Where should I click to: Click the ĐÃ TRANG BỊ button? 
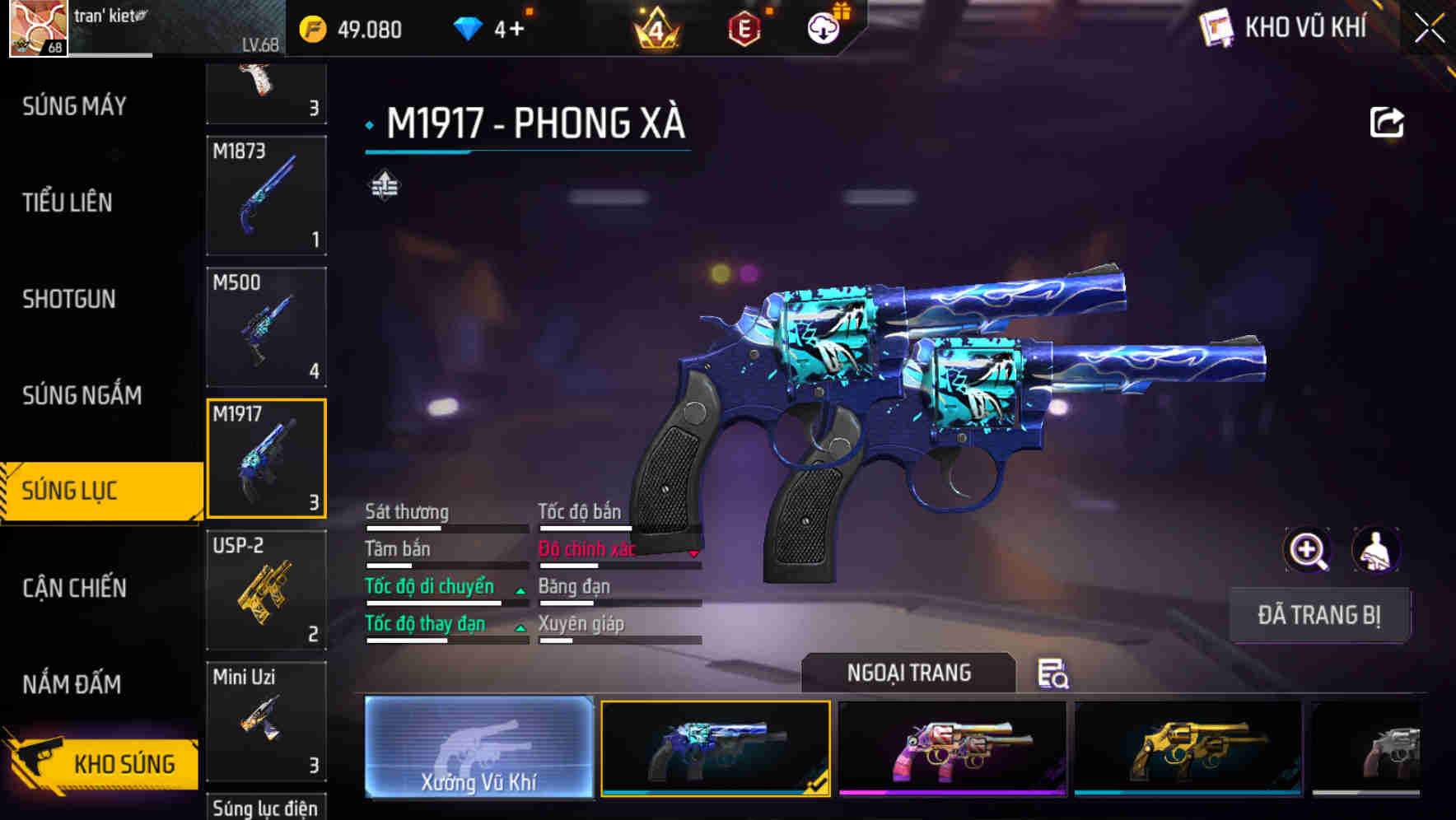[x=1320, y=614]
